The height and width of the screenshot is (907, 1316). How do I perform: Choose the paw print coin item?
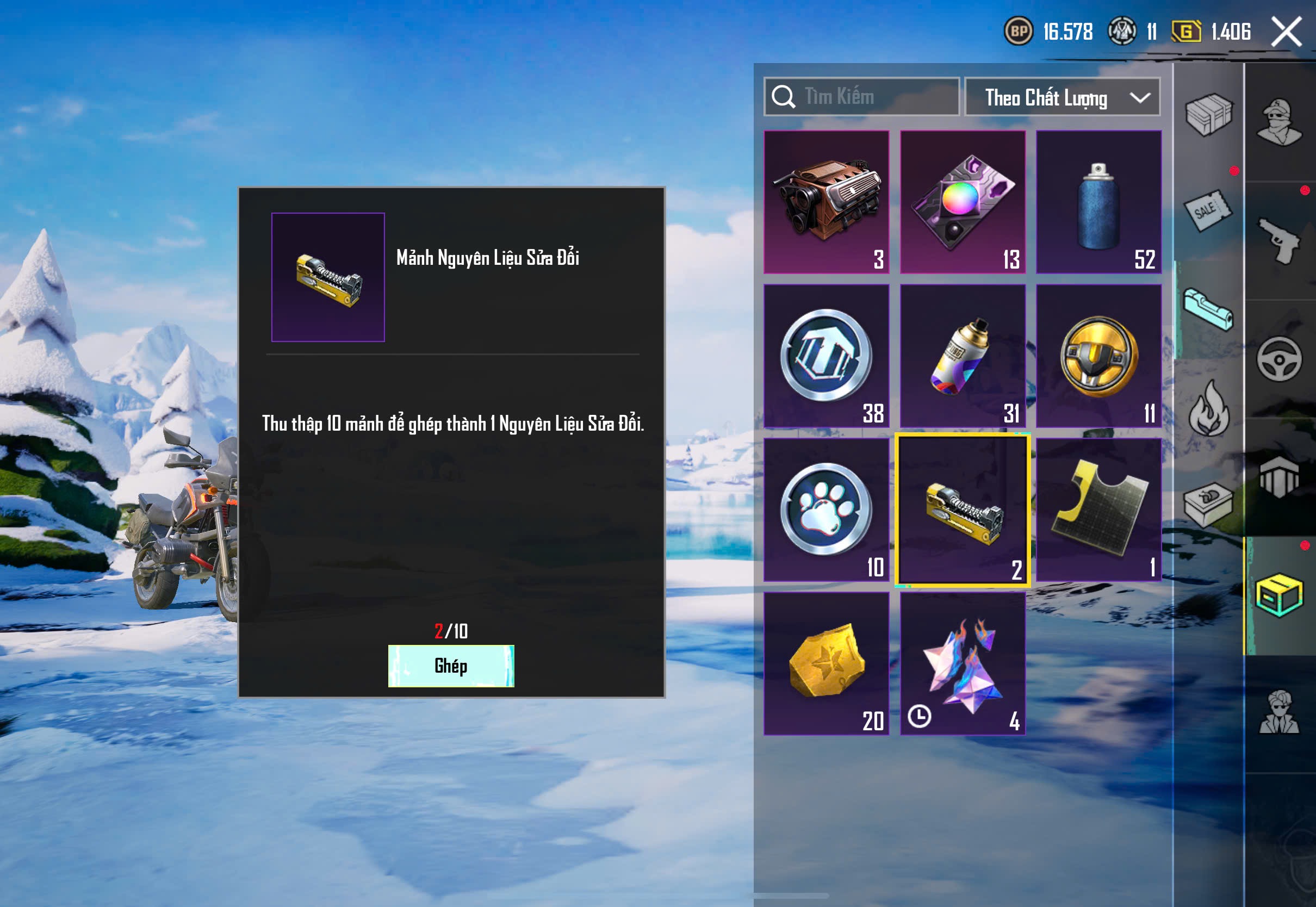826,510
